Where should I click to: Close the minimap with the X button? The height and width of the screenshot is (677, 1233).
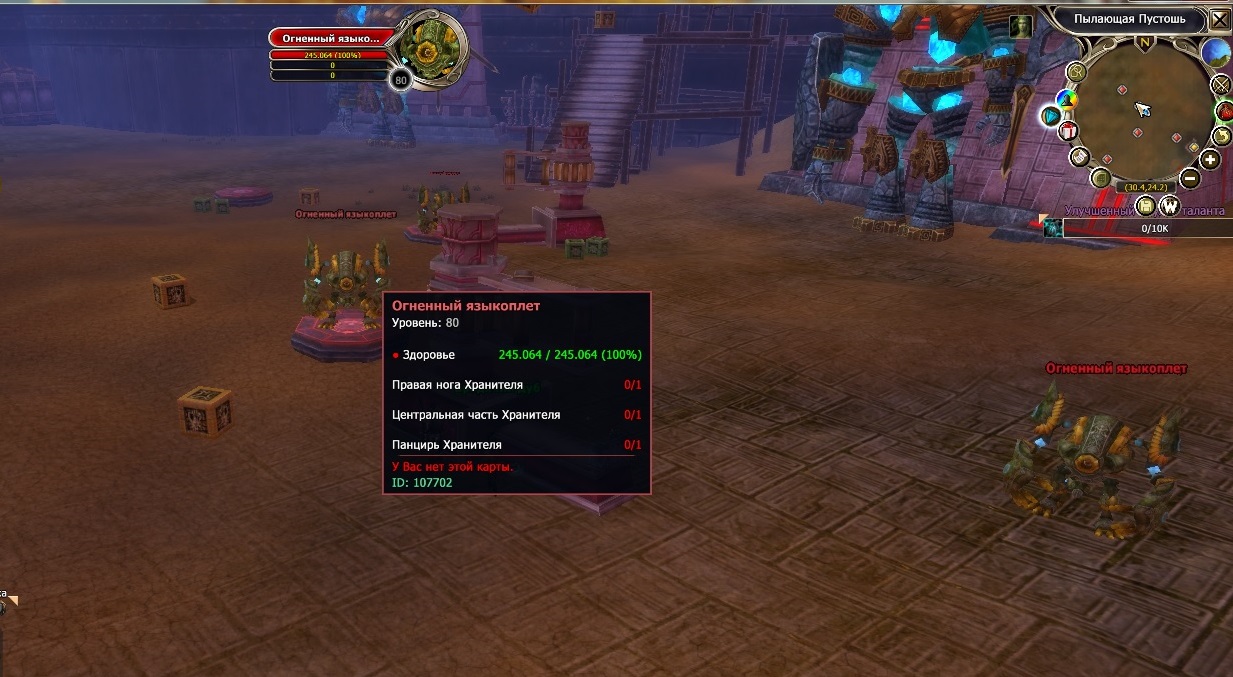click(1219, 18)
